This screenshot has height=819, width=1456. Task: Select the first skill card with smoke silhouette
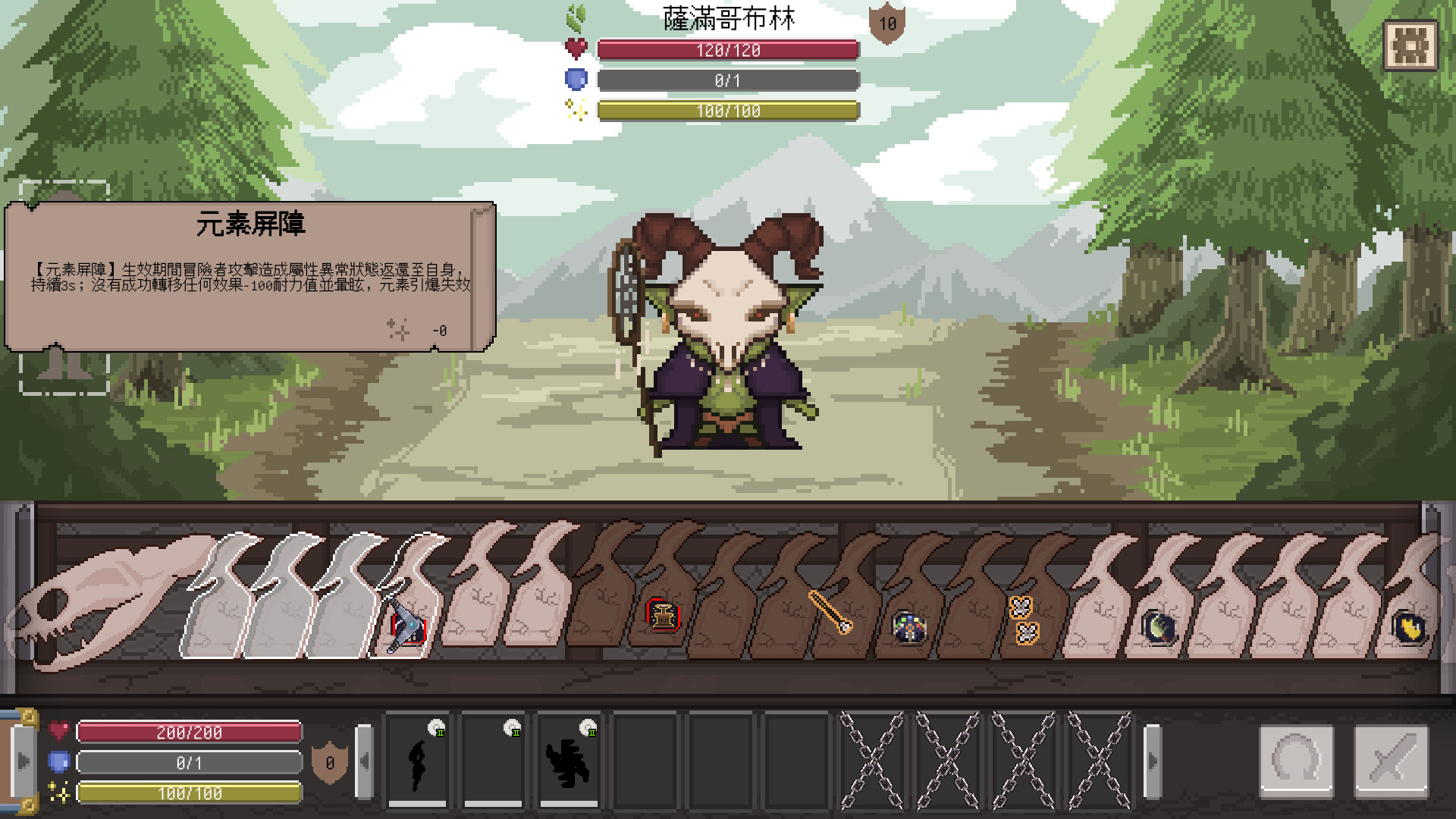pyautogui.click(x=418, y=761)
